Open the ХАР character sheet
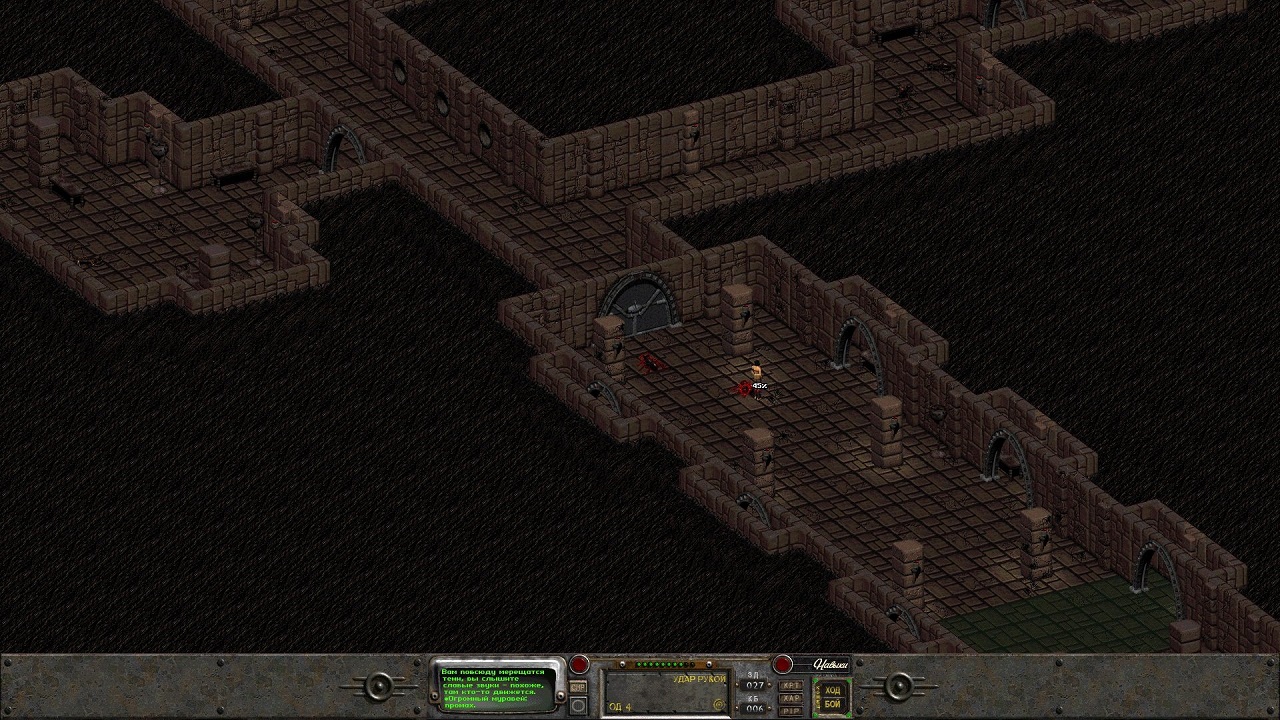This screenshot has width=1280, height=720. click(x=790, y=698)
